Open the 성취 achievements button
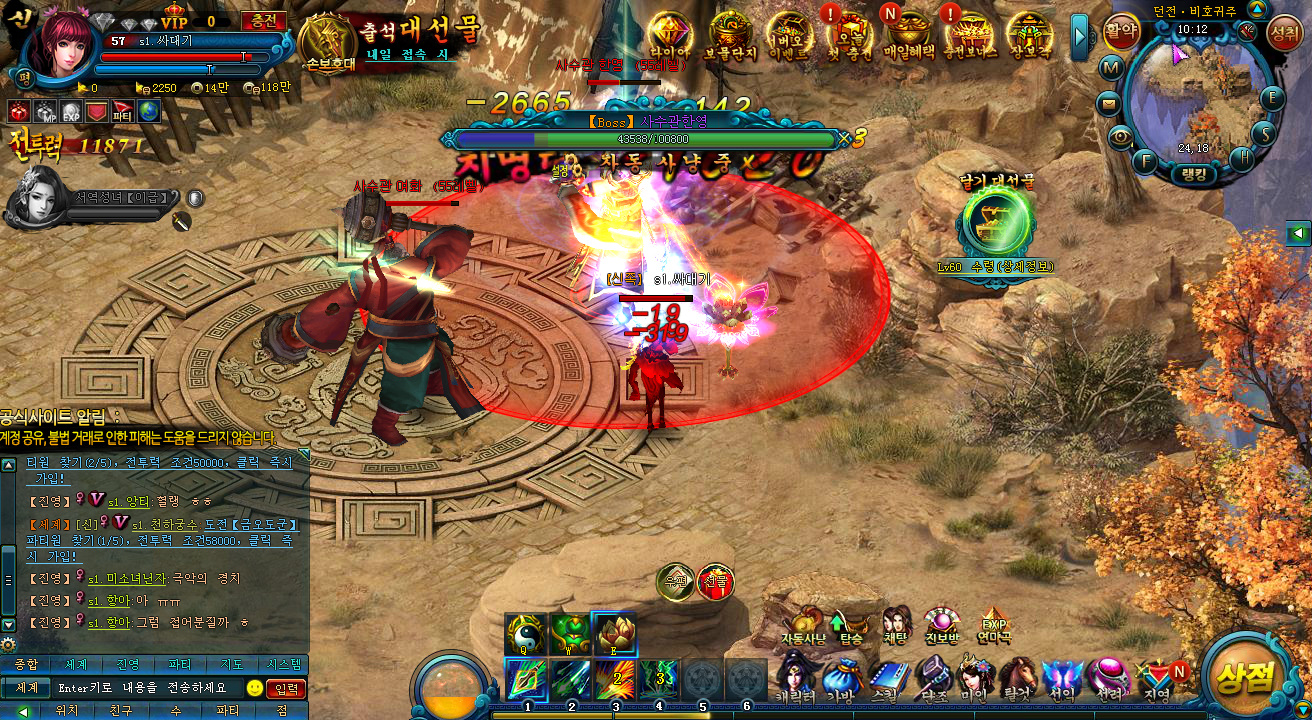 [1283, 33]
